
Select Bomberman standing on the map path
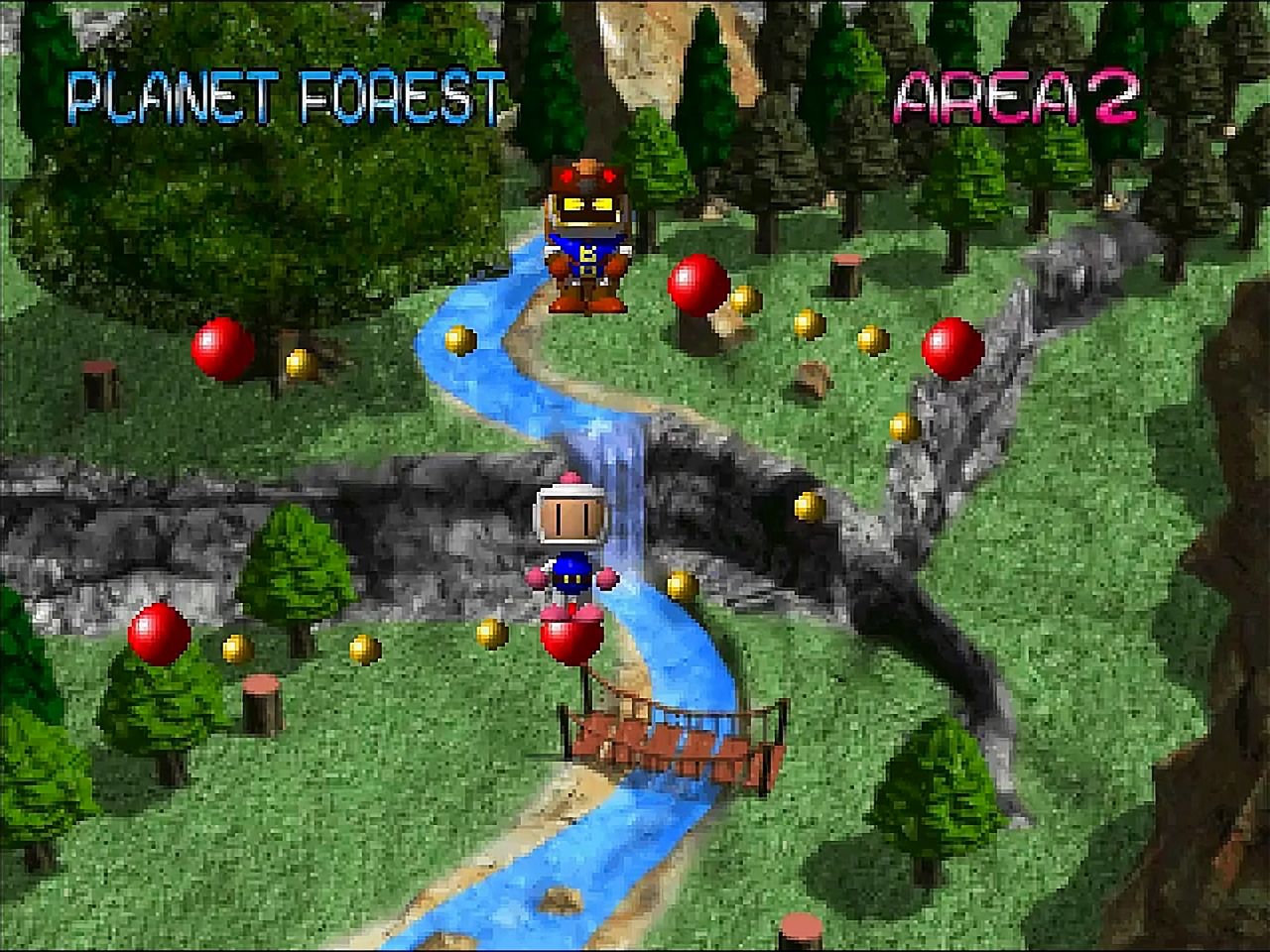(x=570, y=526)
